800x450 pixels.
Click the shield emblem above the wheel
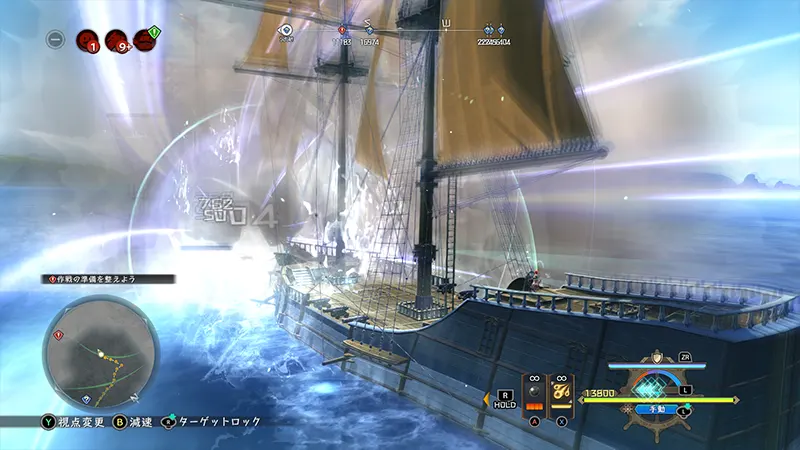click(x=657, y=357)
